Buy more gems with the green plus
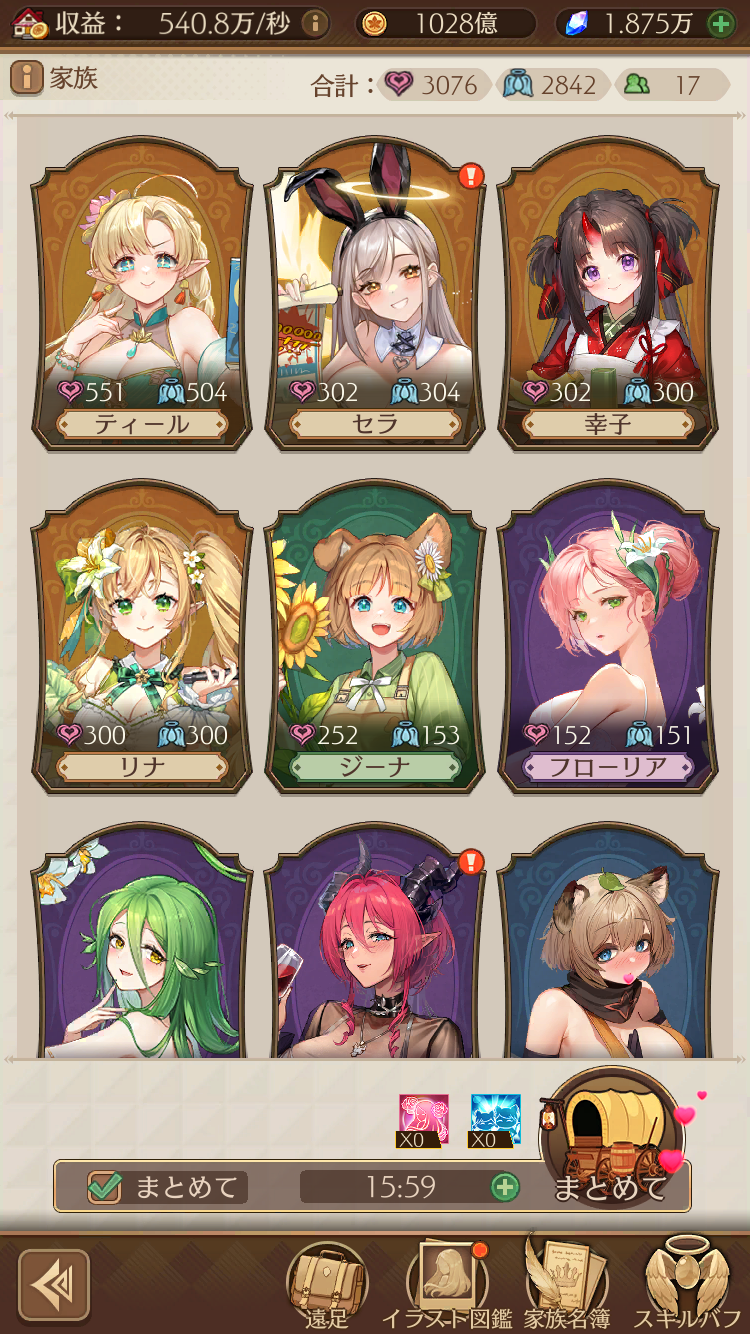 coord(721,24)
